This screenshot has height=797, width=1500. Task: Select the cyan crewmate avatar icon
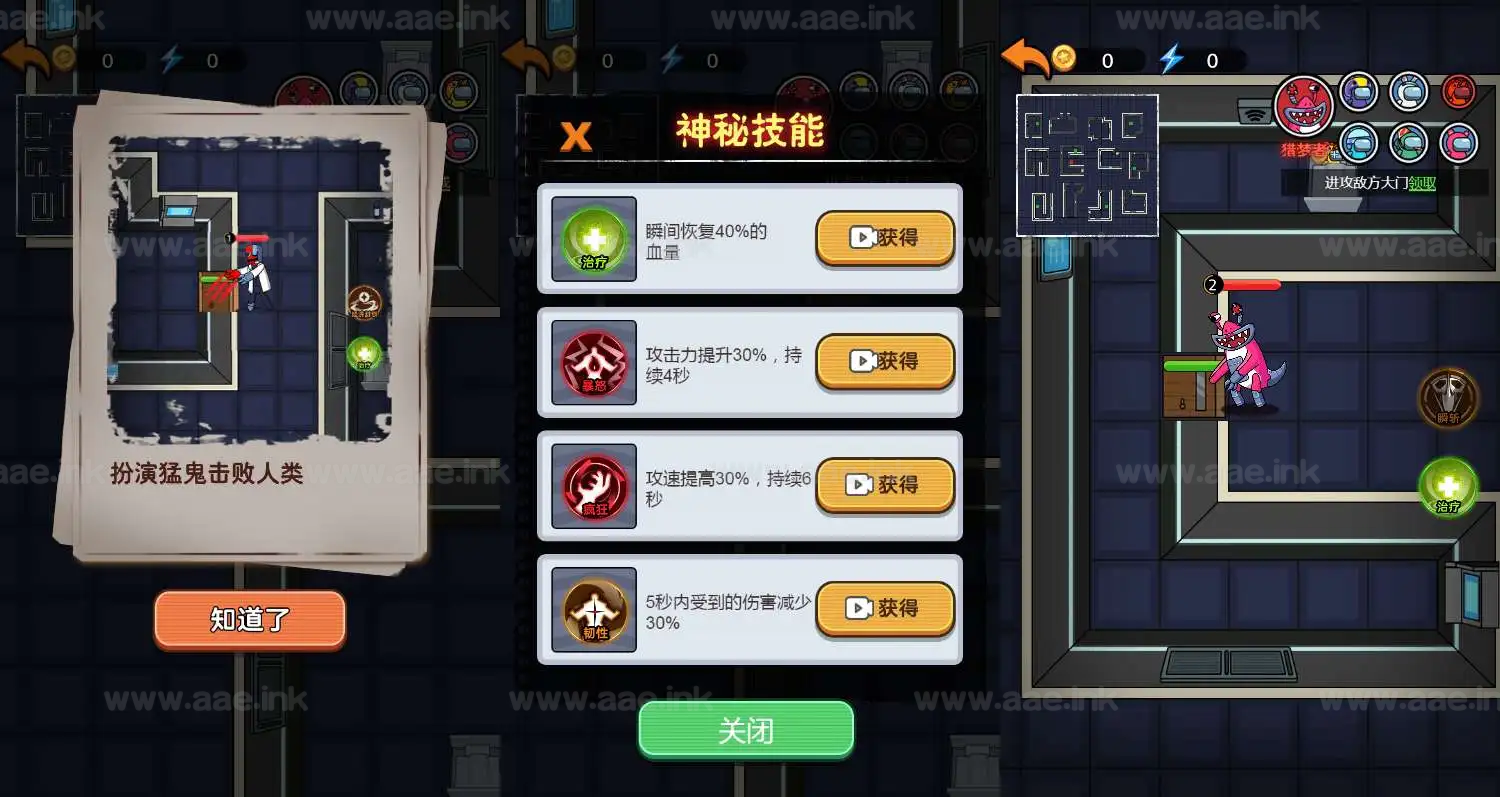[1358, 142]
